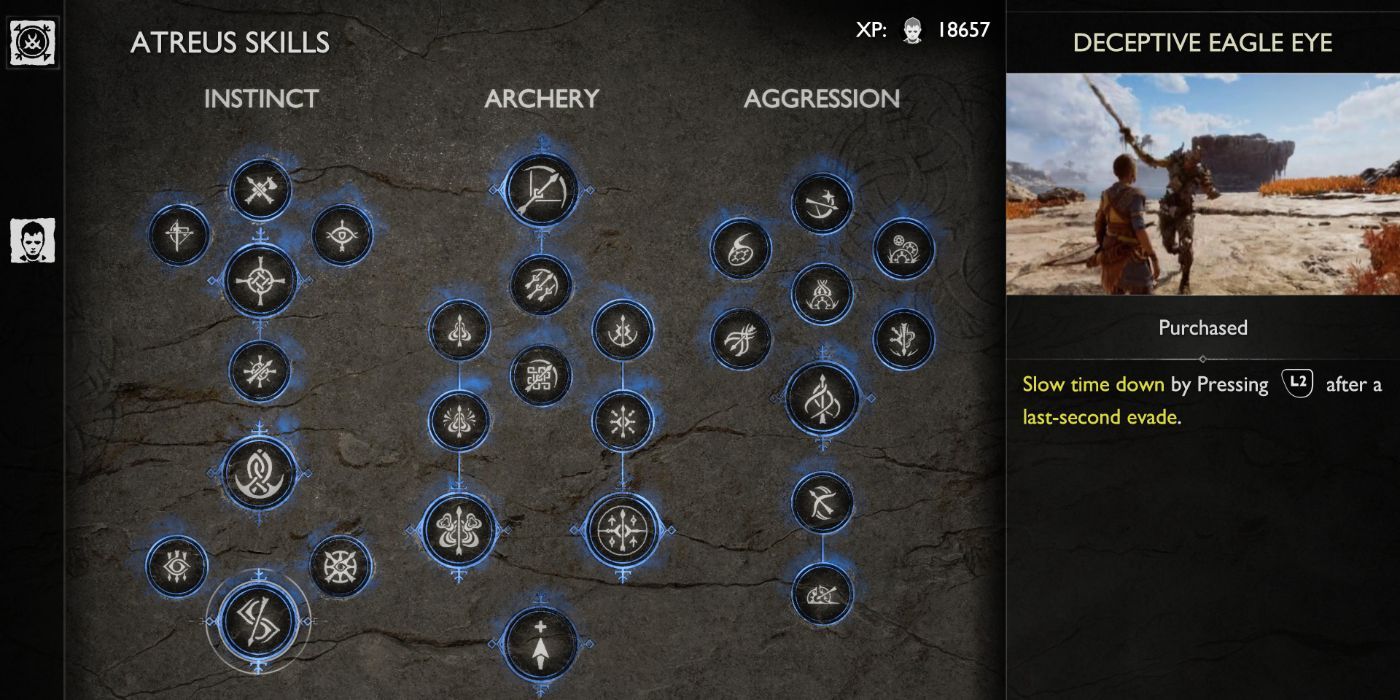
Task: Choose the bow with star Aggression skill
Action: (x=822, y=204)
